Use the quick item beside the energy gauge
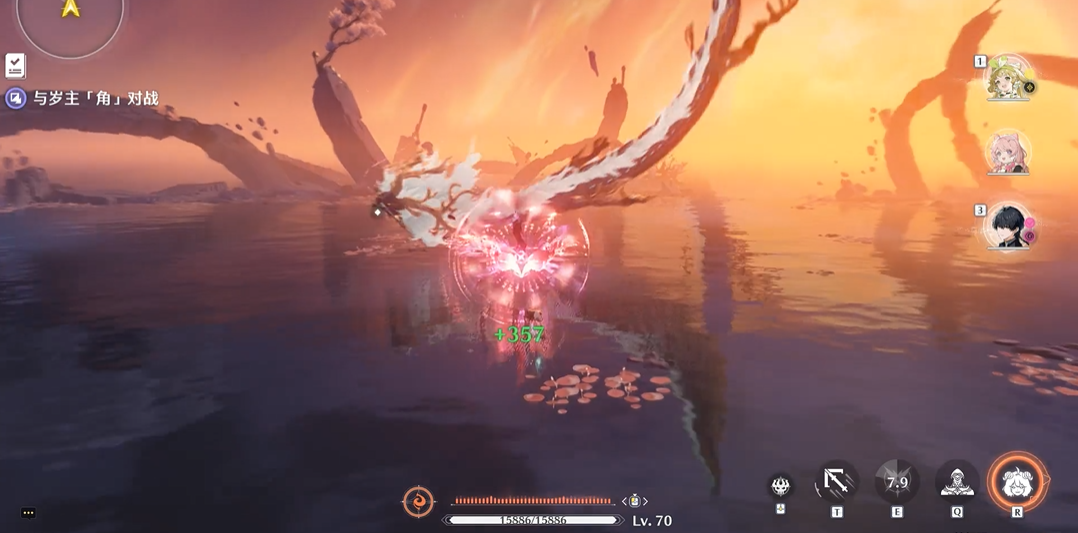Image resolution: width=1078 pixels, height=533 pixels. (634, 501)
